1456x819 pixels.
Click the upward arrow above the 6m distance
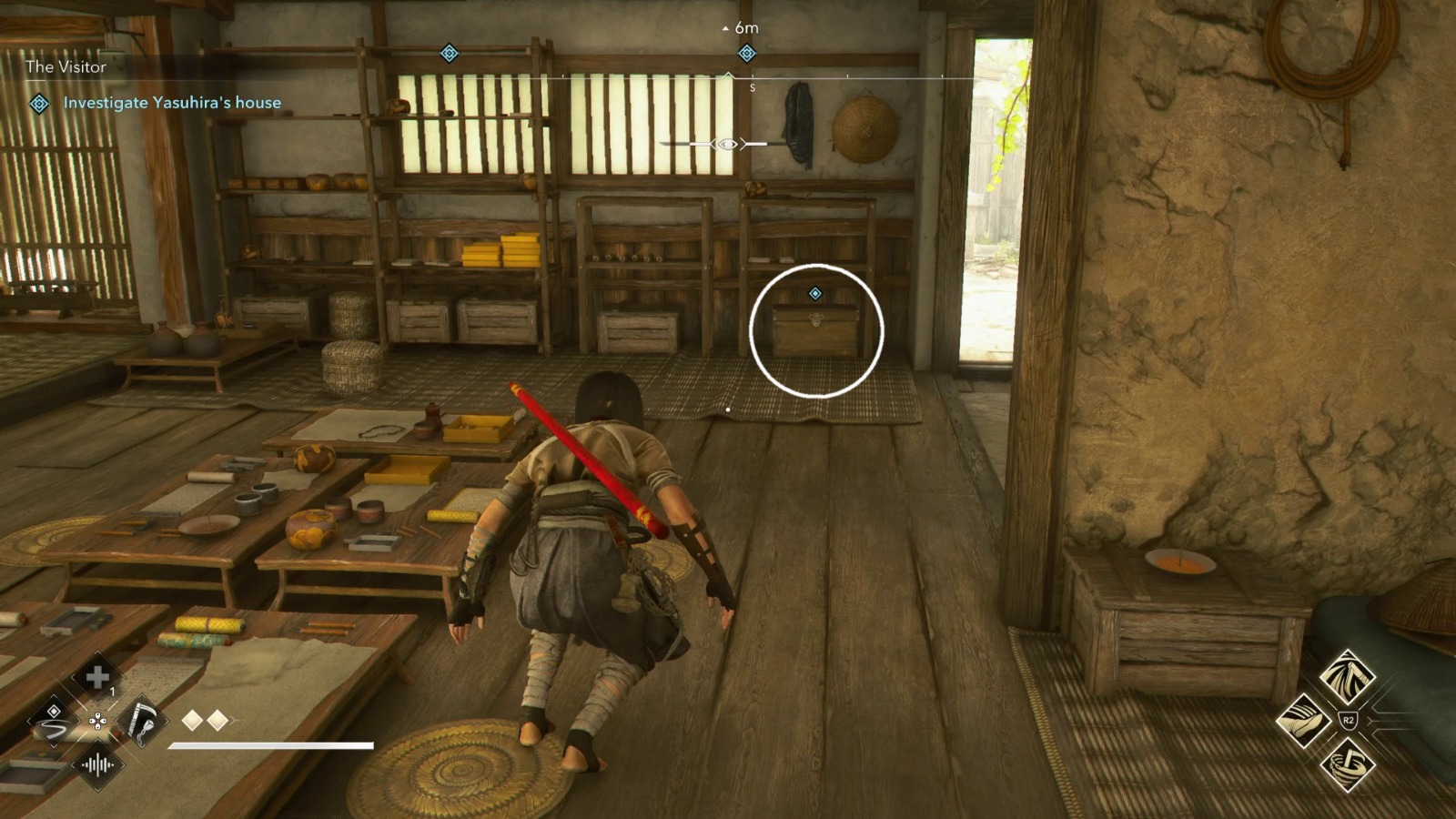tap(726, 26)
